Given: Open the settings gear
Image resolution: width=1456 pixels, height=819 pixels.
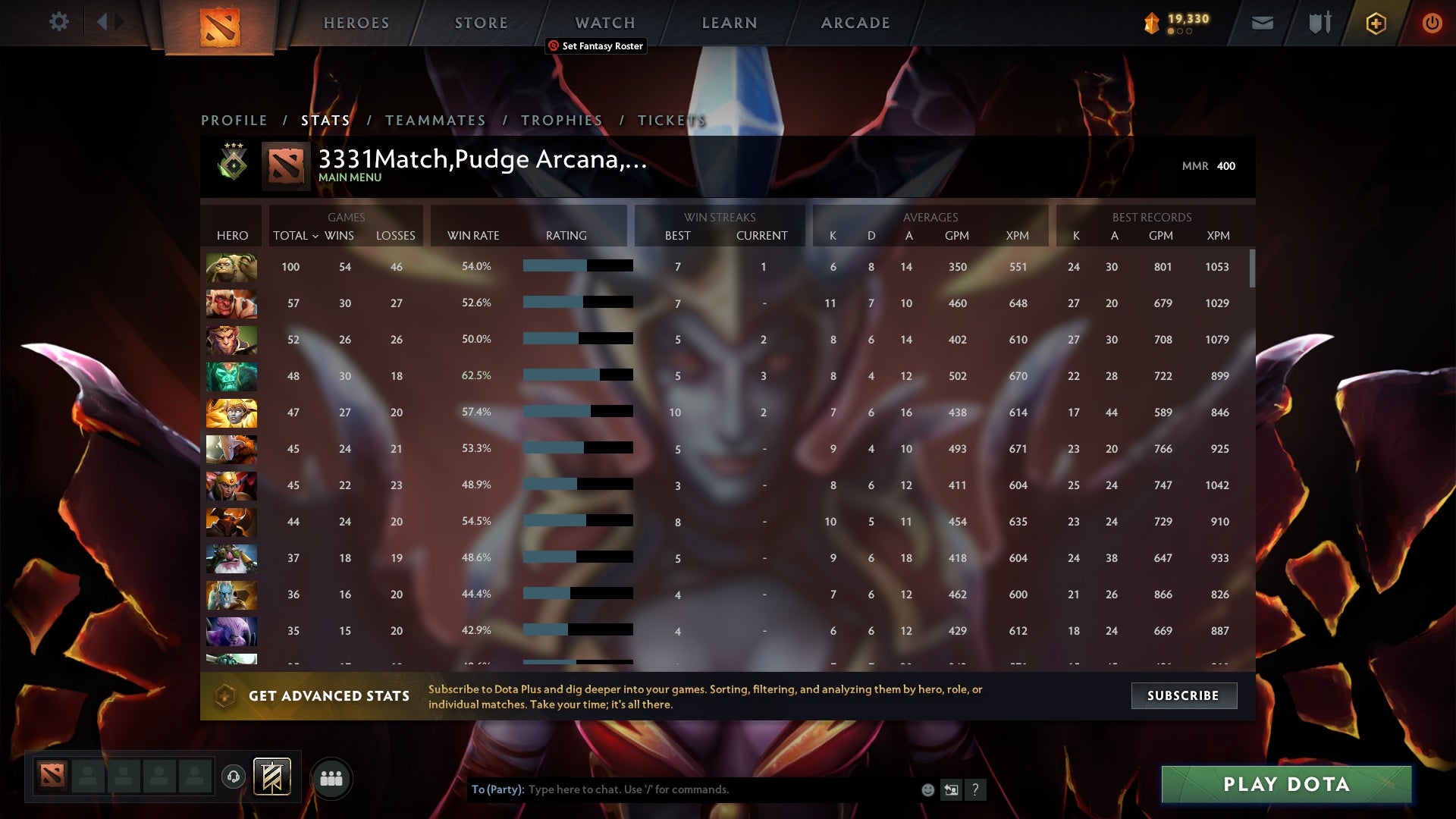Looking at the screenshot, I should click(59, 22).
